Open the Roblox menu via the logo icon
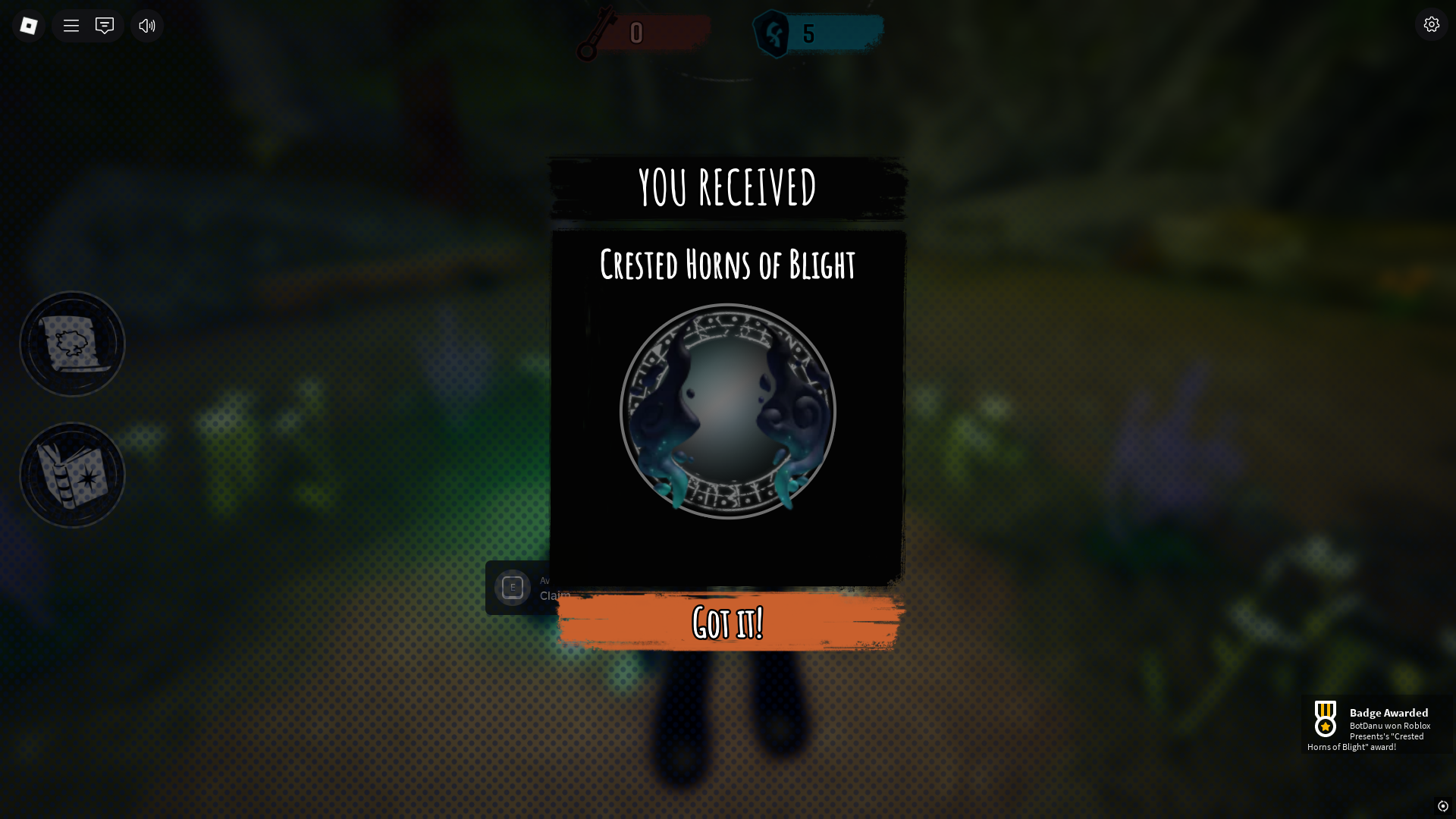 pos(29,25)
